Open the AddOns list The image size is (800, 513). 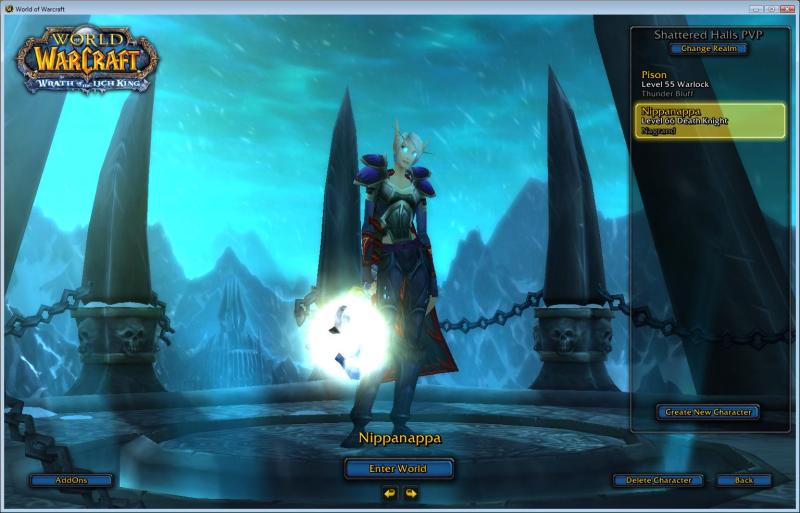point(71,480)
